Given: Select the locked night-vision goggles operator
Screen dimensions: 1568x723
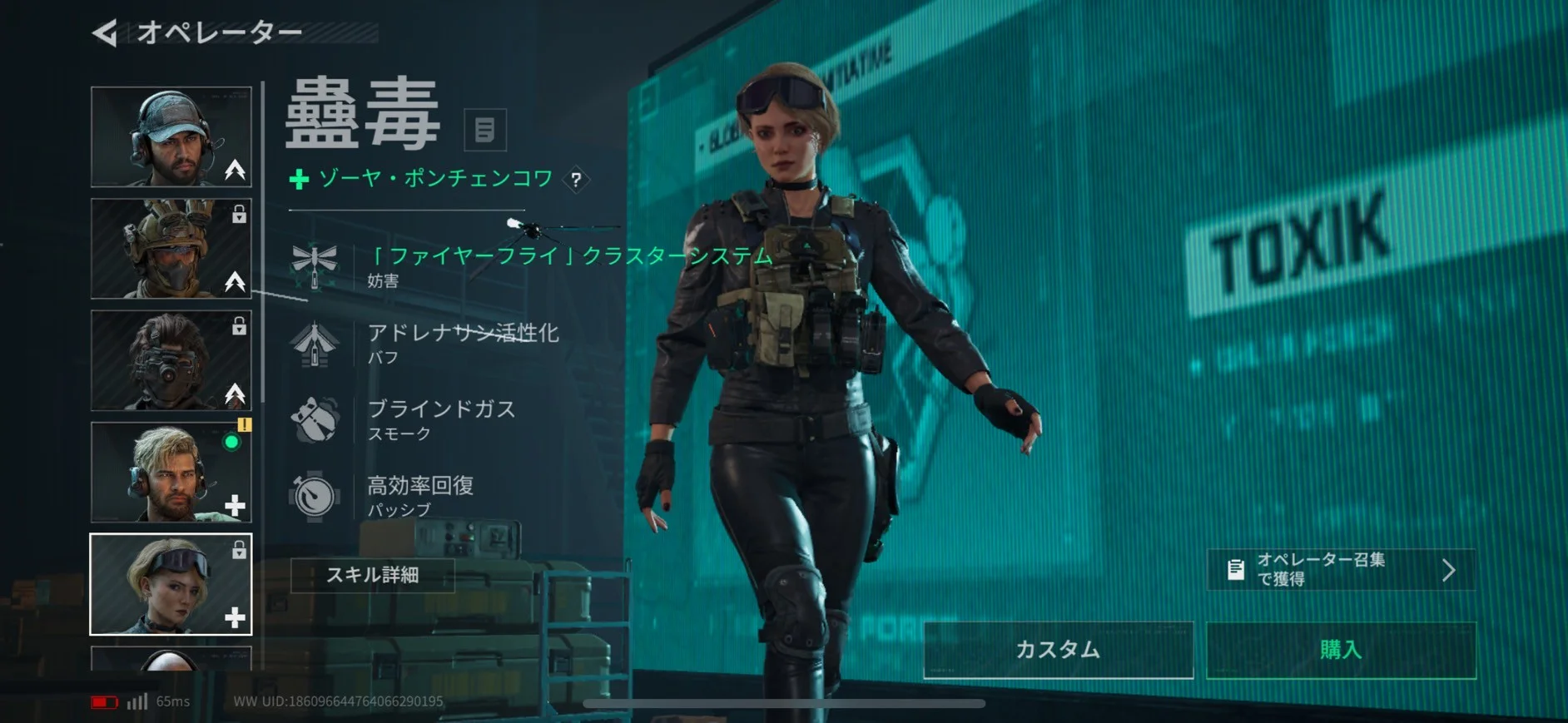Looking at the screenshot, I should point(171,359).
